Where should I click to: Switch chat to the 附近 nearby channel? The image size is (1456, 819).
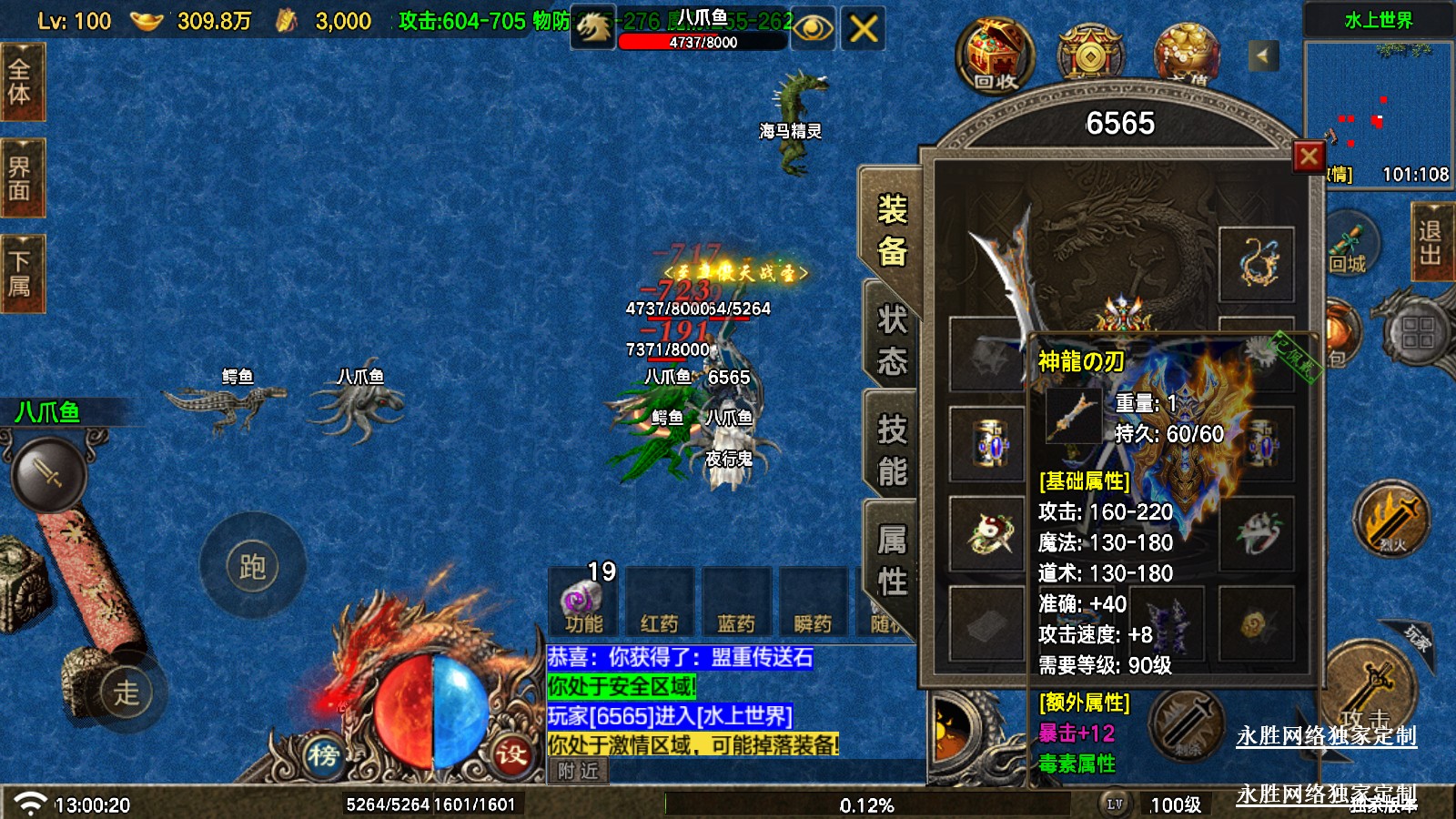579,771
